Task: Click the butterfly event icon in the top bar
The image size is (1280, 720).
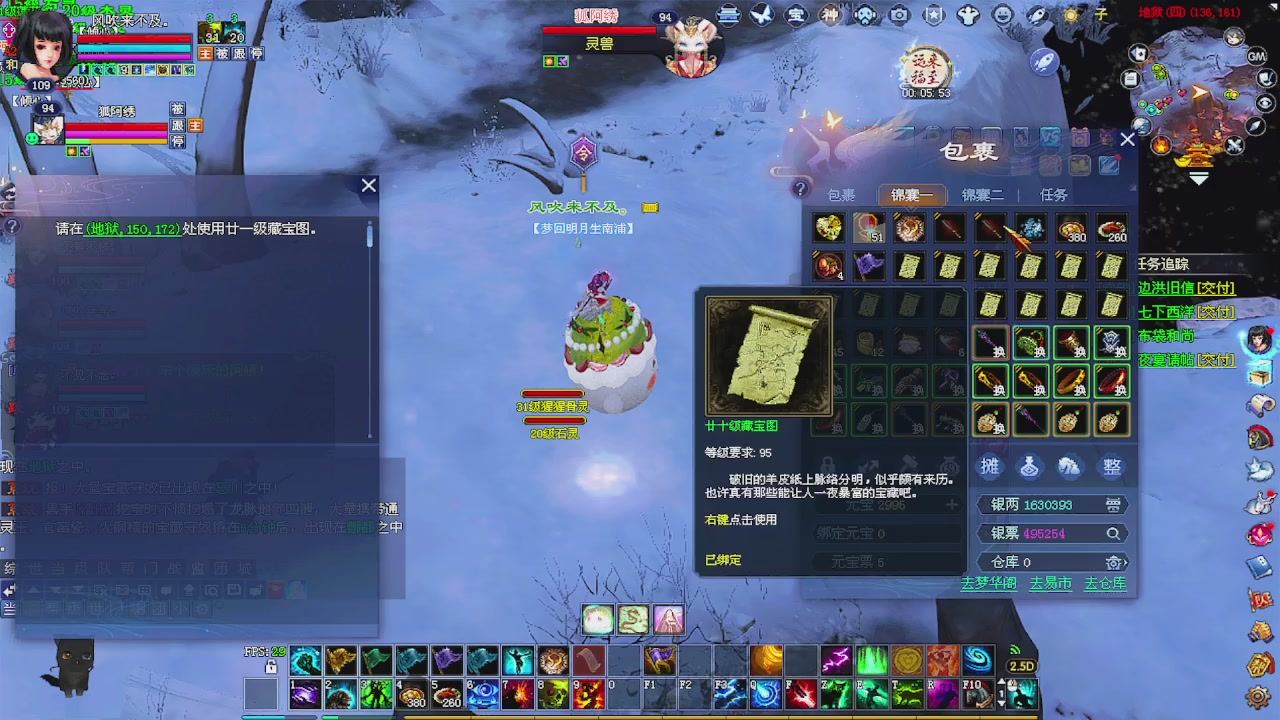Action: tap(760, 15)
